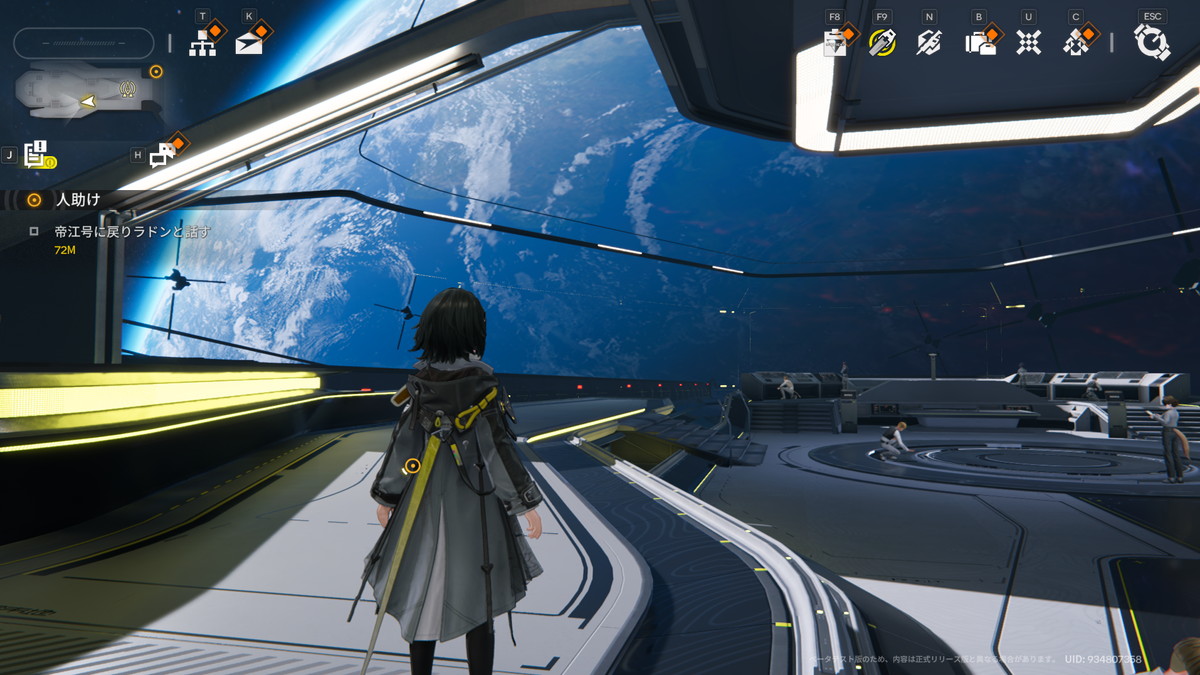The image size is (1200, 675).
Task: Click the empty pill-shaped bar above minimap
Action: 84,43
